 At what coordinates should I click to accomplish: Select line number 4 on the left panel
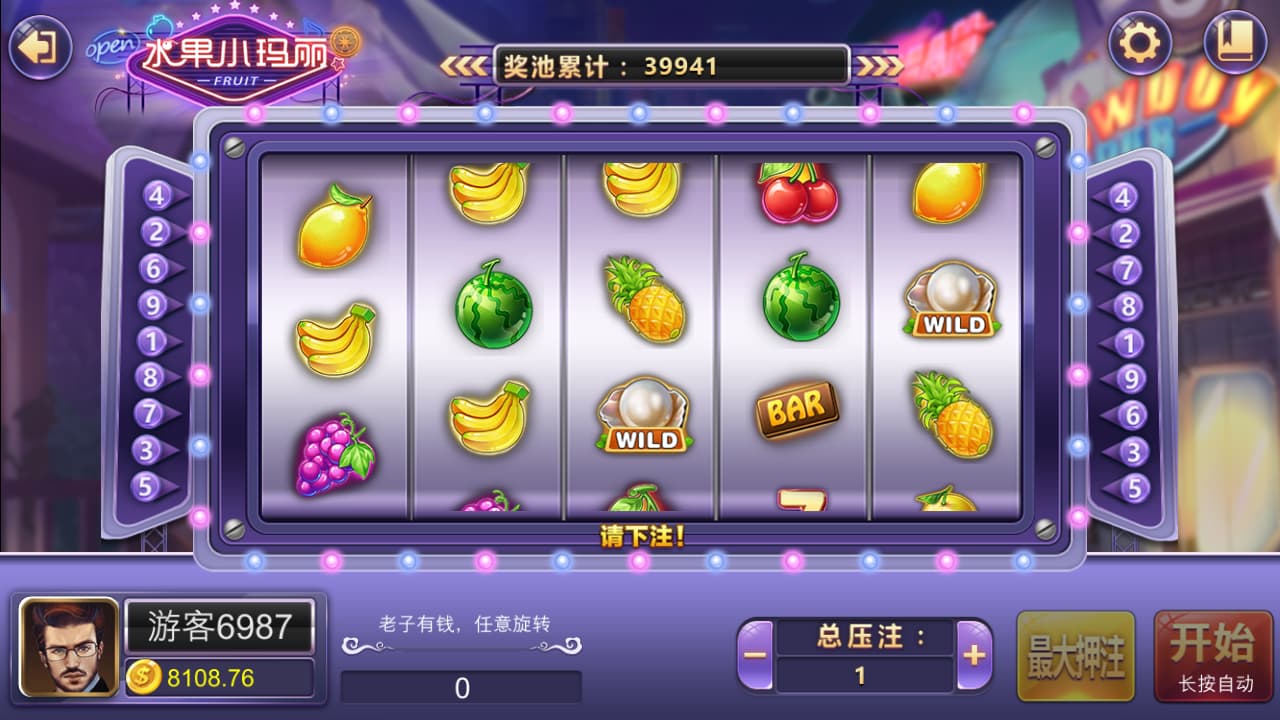tap(155, 196)
